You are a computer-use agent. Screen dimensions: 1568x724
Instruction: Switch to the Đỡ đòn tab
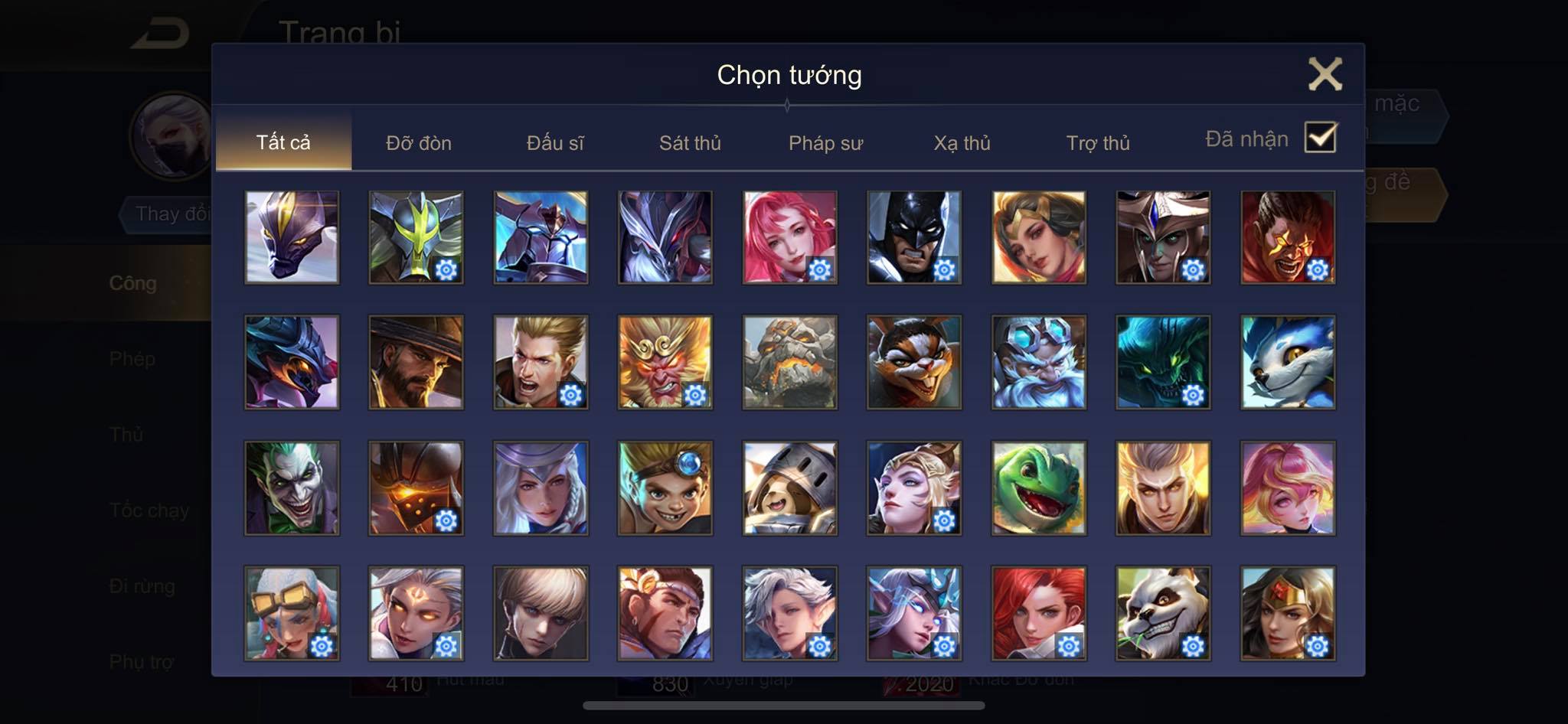pyautogui.click(x=418, y=143)
